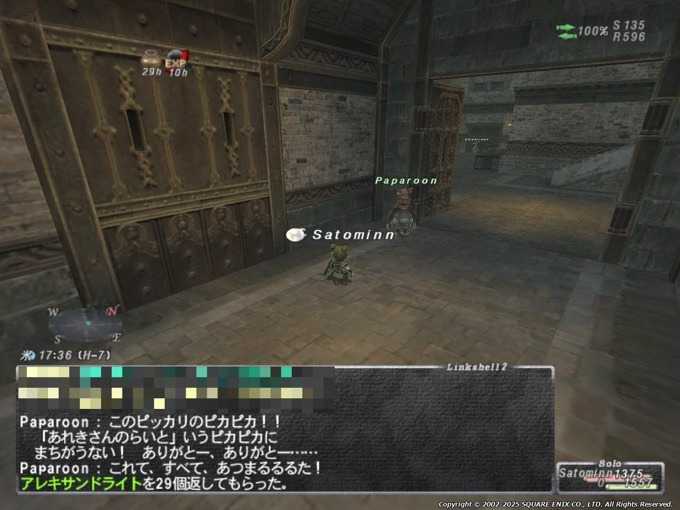Select the pot-shaped status icon showing 29h

[x=151, y=59]
